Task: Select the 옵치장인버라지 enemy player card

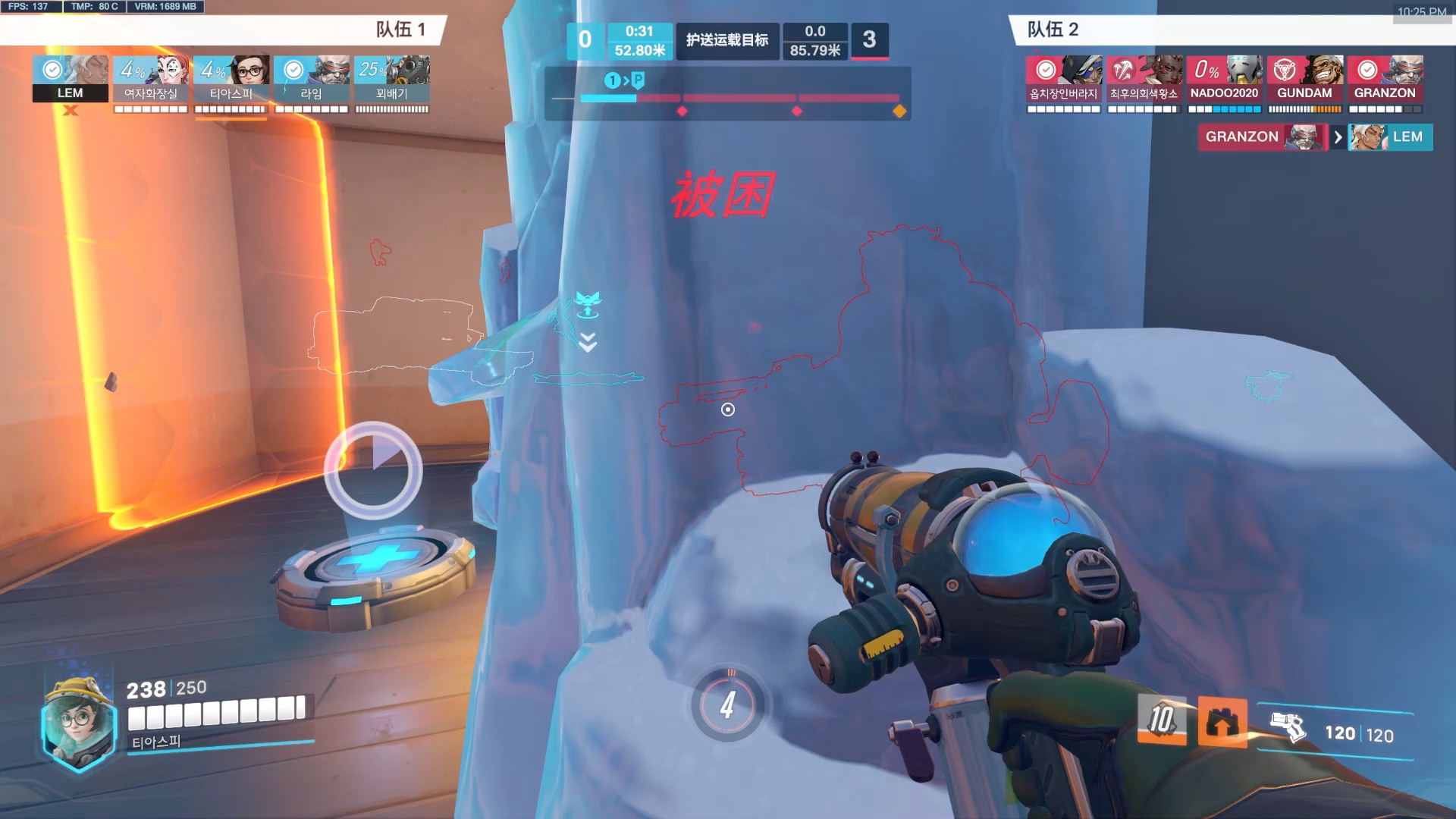Action: click(1063, 79)
